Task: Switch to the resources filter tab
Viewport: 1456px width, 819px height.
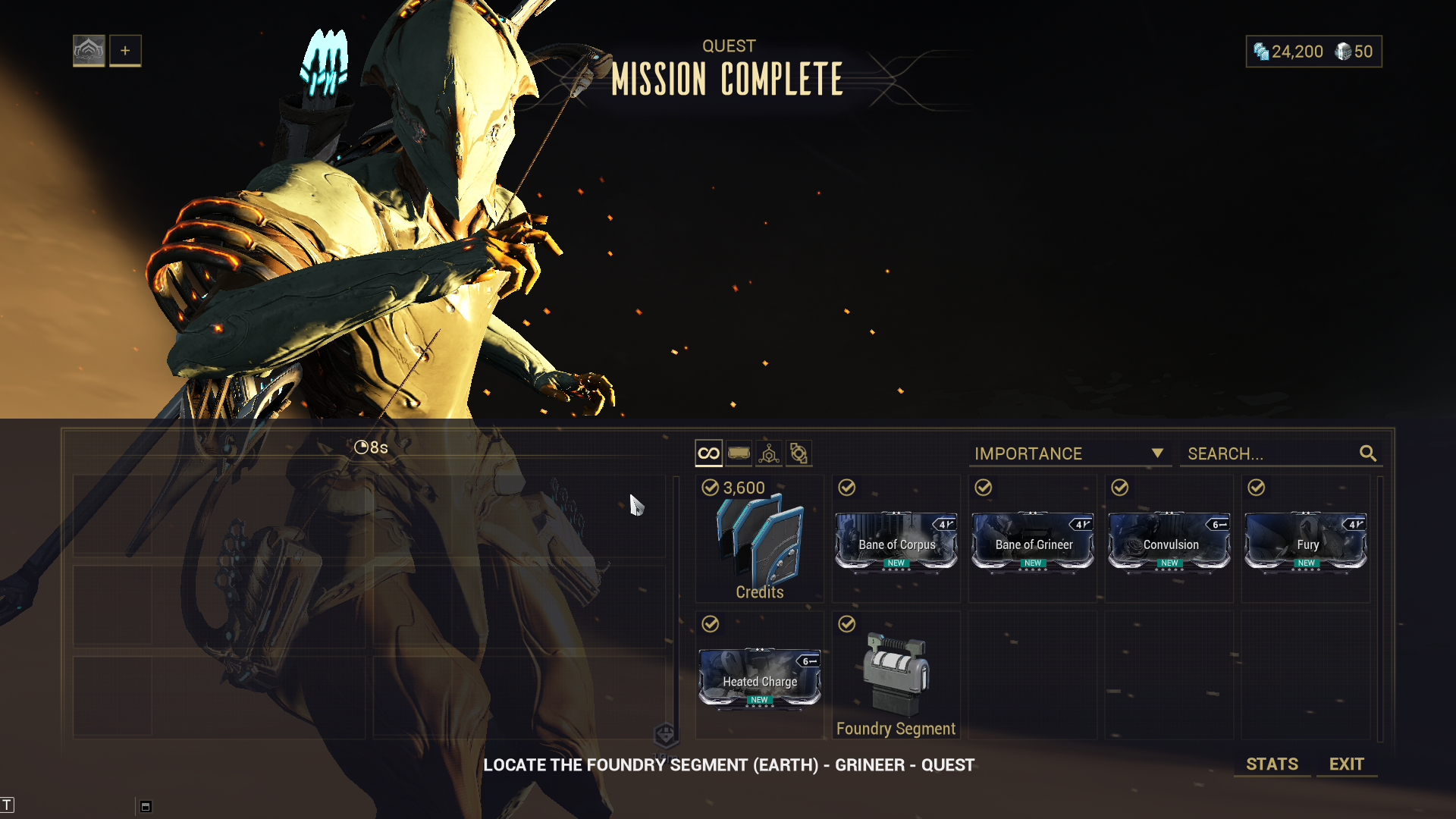Action: point(769,453)
